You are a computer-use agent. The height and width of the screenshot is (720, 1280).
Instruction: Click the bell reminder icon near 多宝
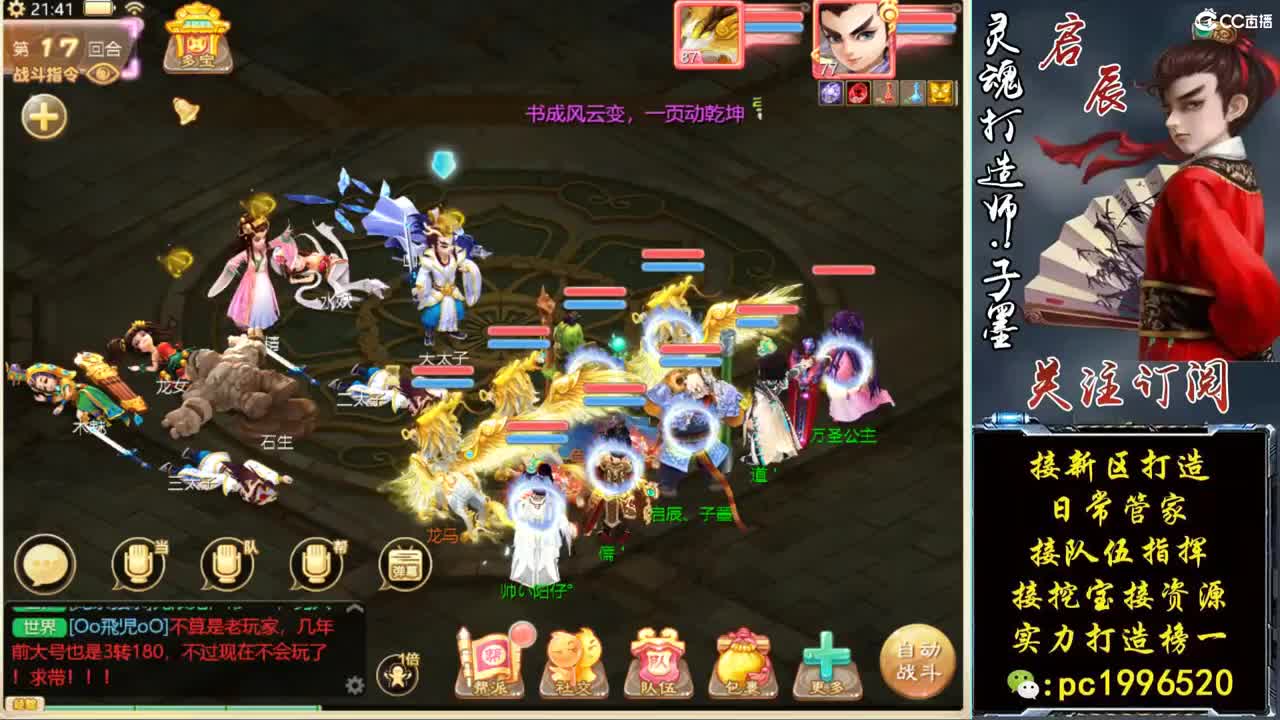click(x=185, y=110)
